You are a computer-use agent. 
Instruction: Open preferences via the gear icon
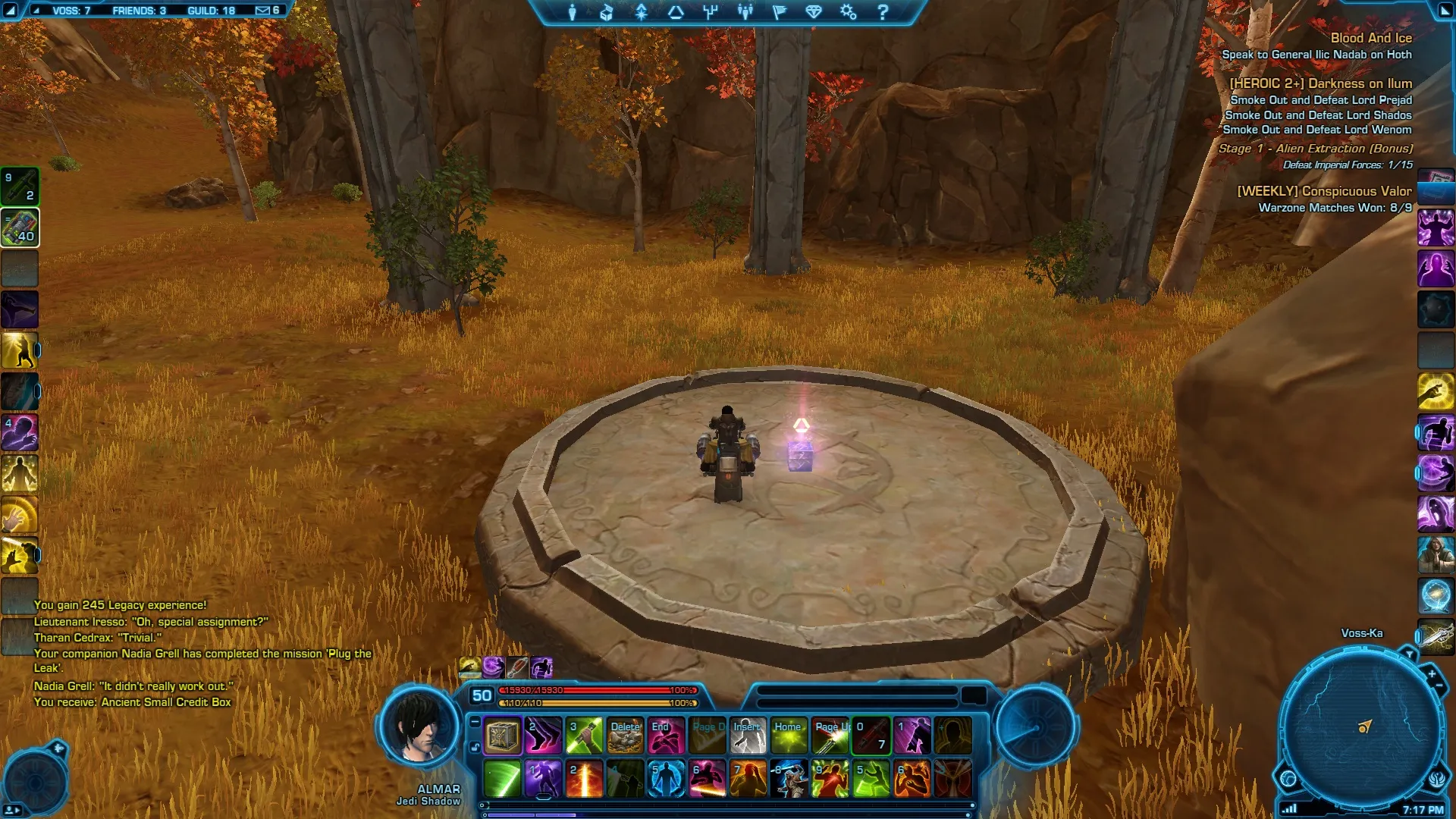[848, 12]
